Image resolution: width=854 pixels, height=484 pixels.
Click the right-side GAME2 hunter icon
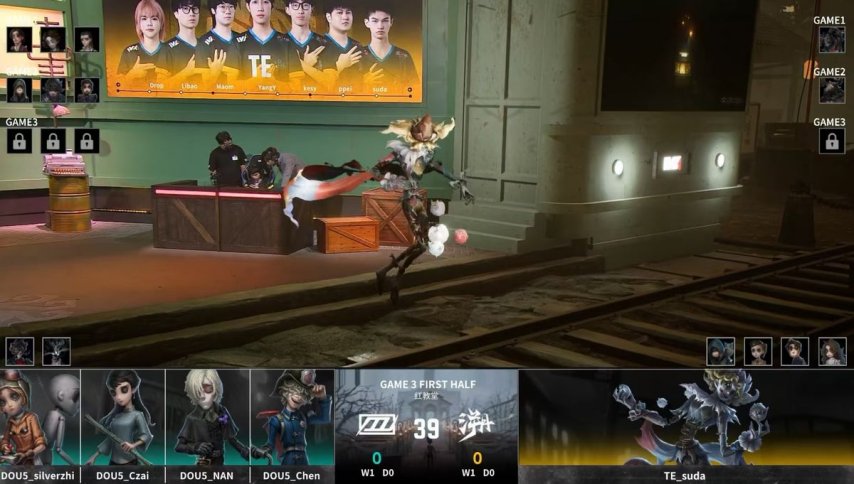pyautogui.click(x=831, y=91)
